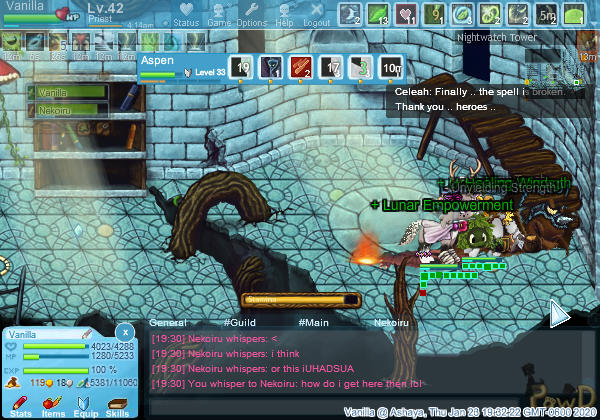
Task: Open the Skills panel
Action: [117, 405]
